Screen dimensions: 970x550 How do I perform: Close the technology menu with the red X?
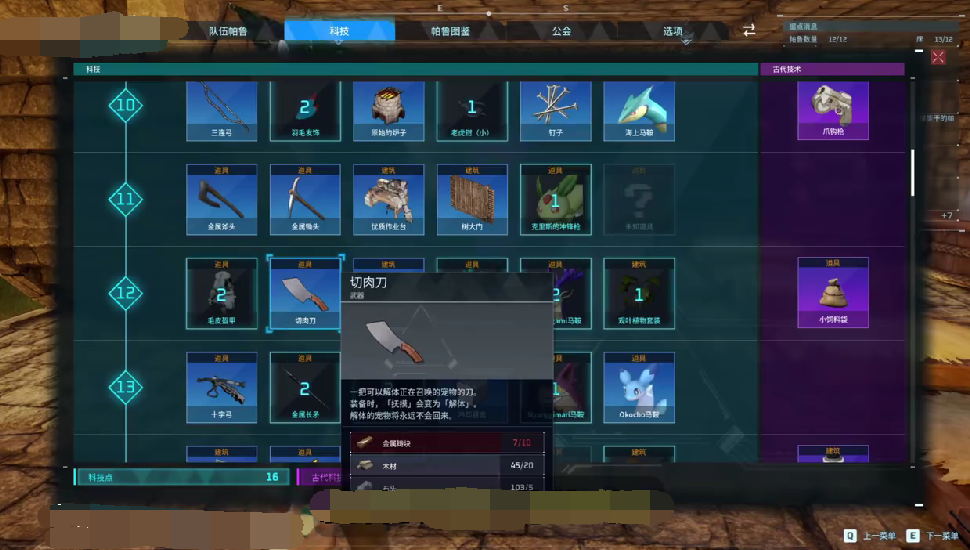(x=938, y=58)
